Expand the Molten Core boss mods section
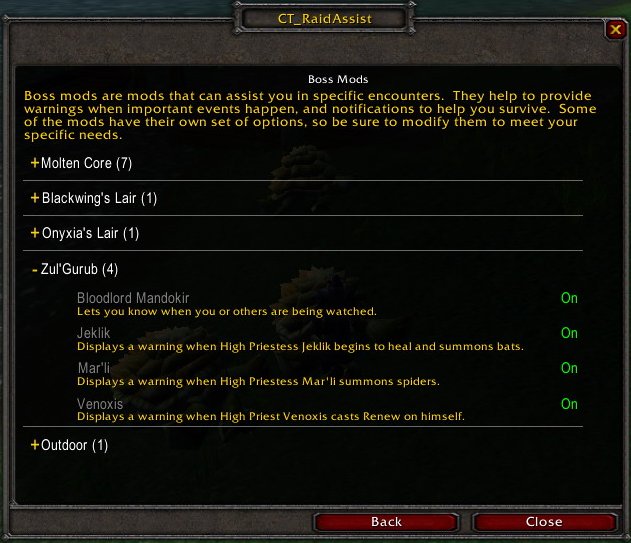 (x=82, y=163)
